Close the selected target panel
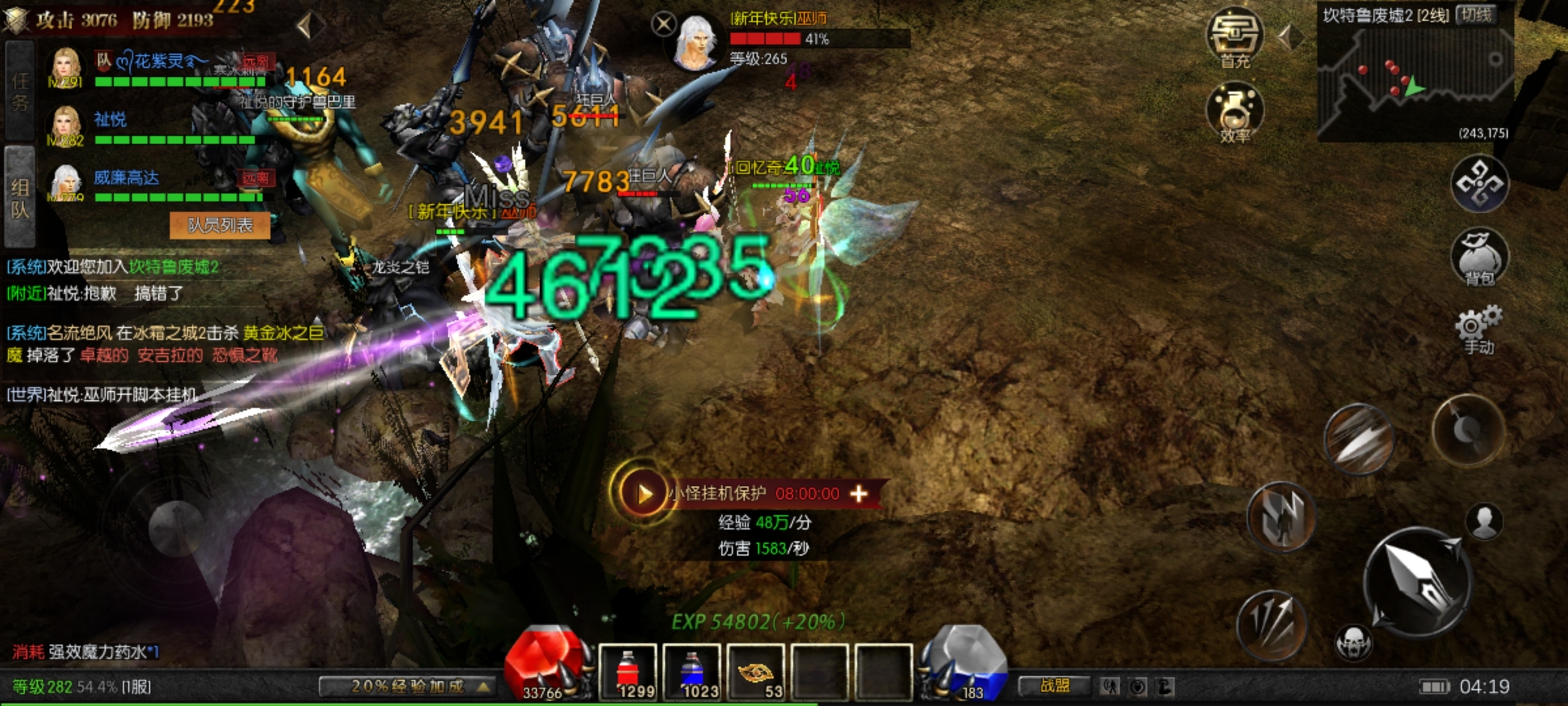 (664, 25)
